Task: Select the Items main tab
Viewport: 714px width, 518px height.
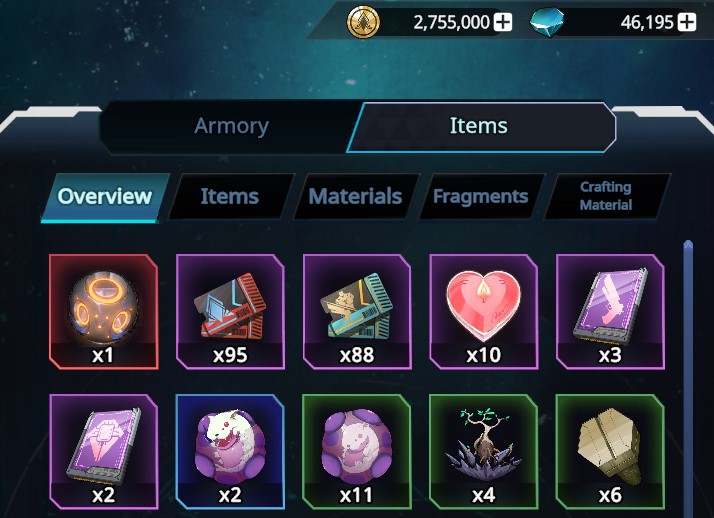Action: coord(478,126)
